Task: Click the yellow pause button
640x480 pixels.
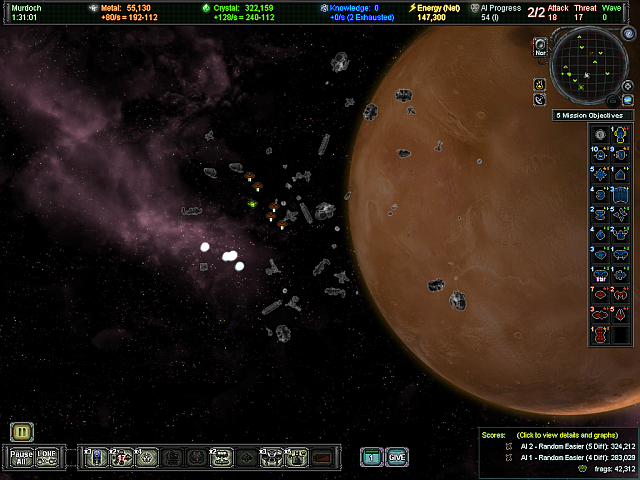Action: [x=22, y=432]
